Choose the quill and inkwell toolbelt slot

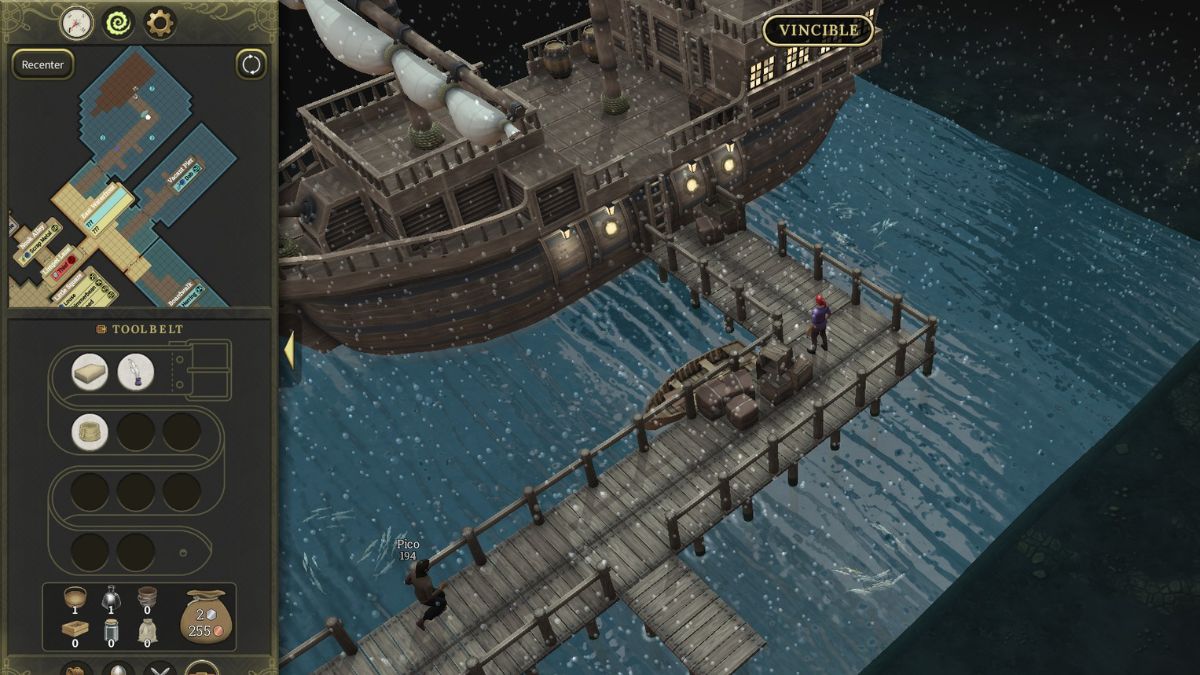click(x=136, y=372)
